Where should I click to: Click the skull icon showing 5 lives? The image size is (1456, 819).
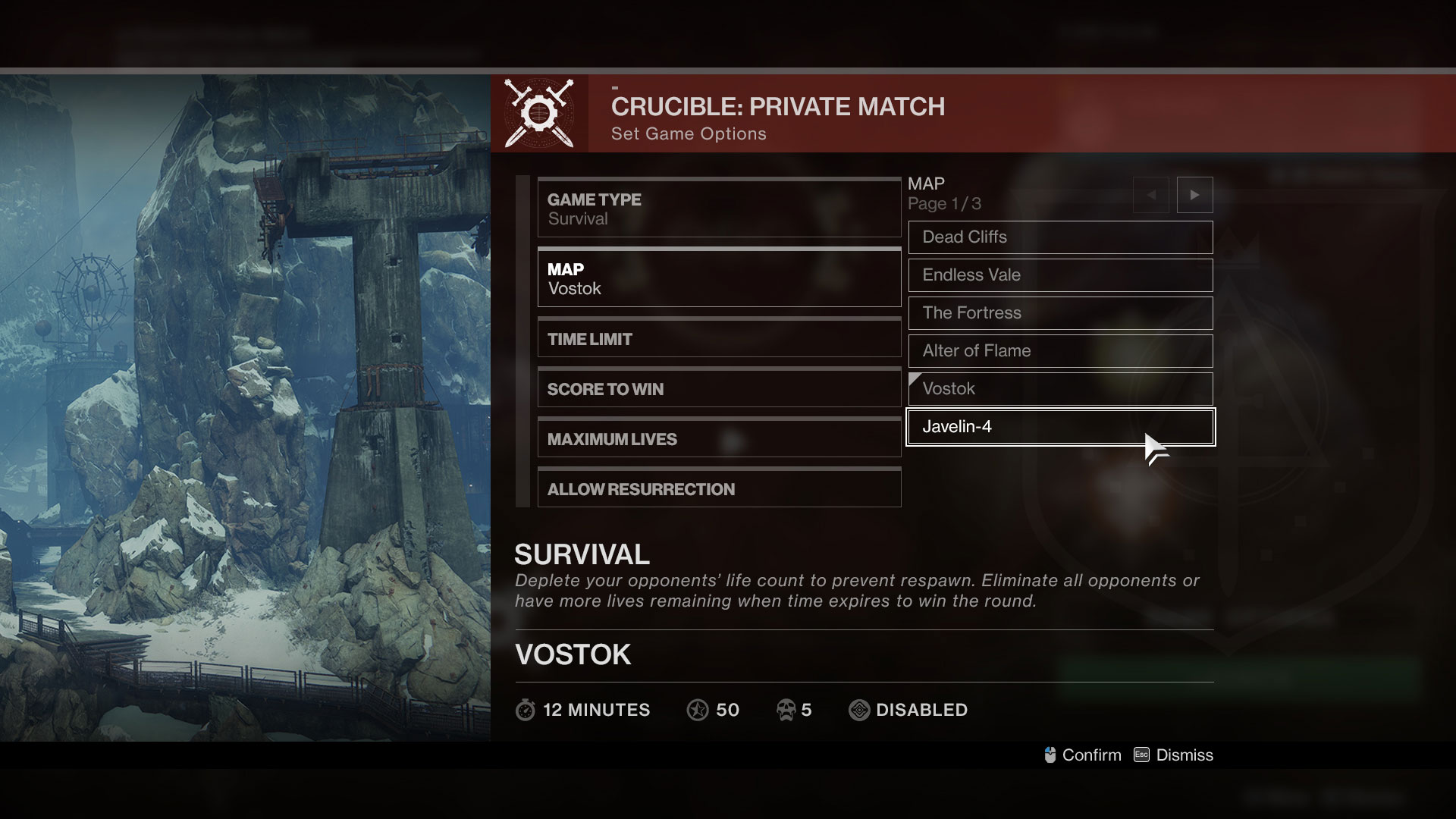click(x=786, y=710)
